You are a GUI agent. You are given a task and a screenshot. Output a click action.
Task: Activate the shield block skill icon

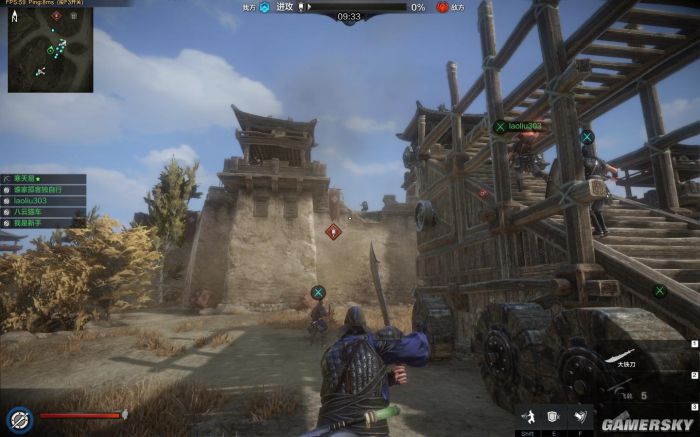pyautogui.click(x=552, y=416)
